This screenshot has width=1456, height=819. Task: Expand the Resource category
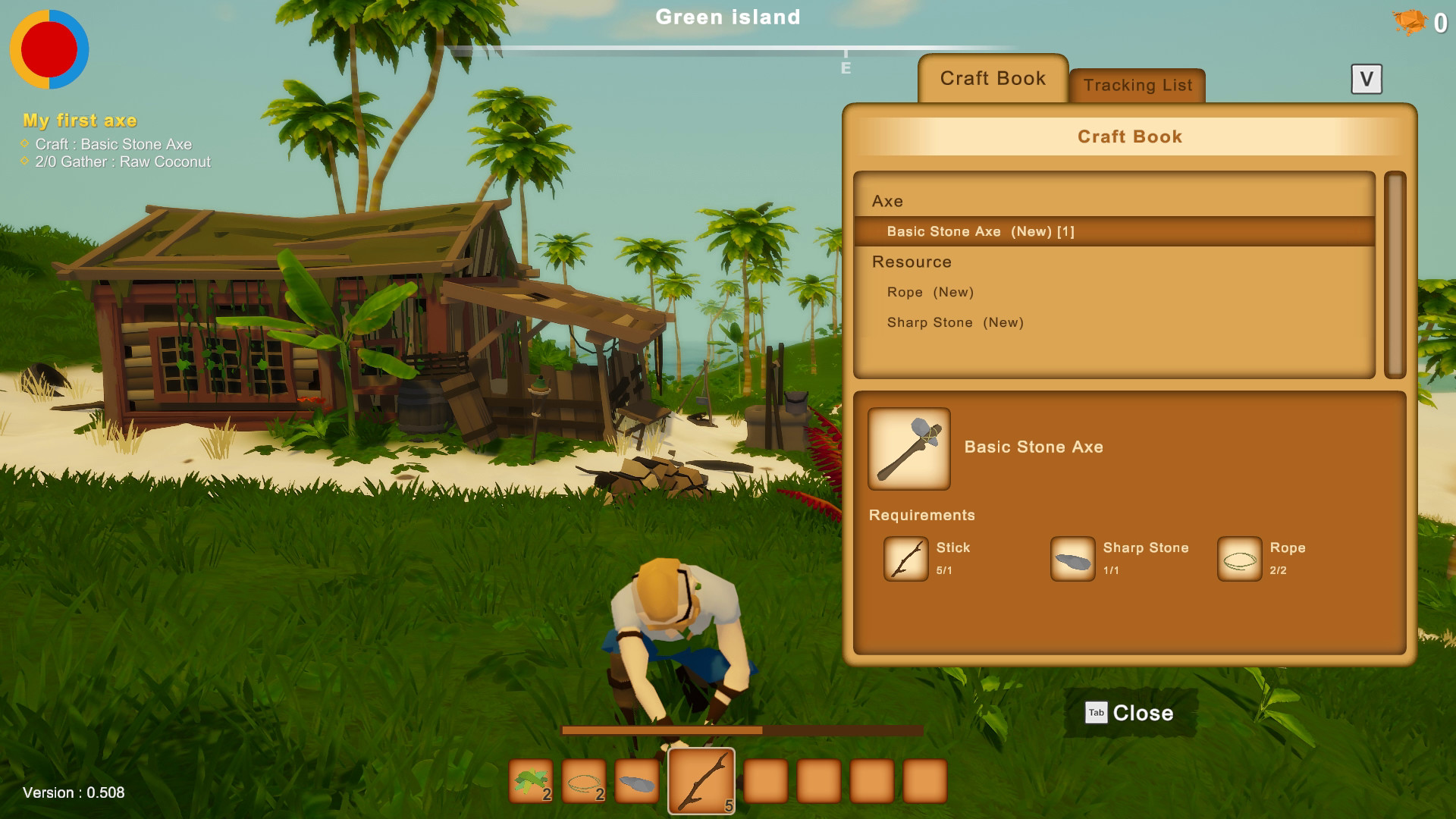[912, 262]
